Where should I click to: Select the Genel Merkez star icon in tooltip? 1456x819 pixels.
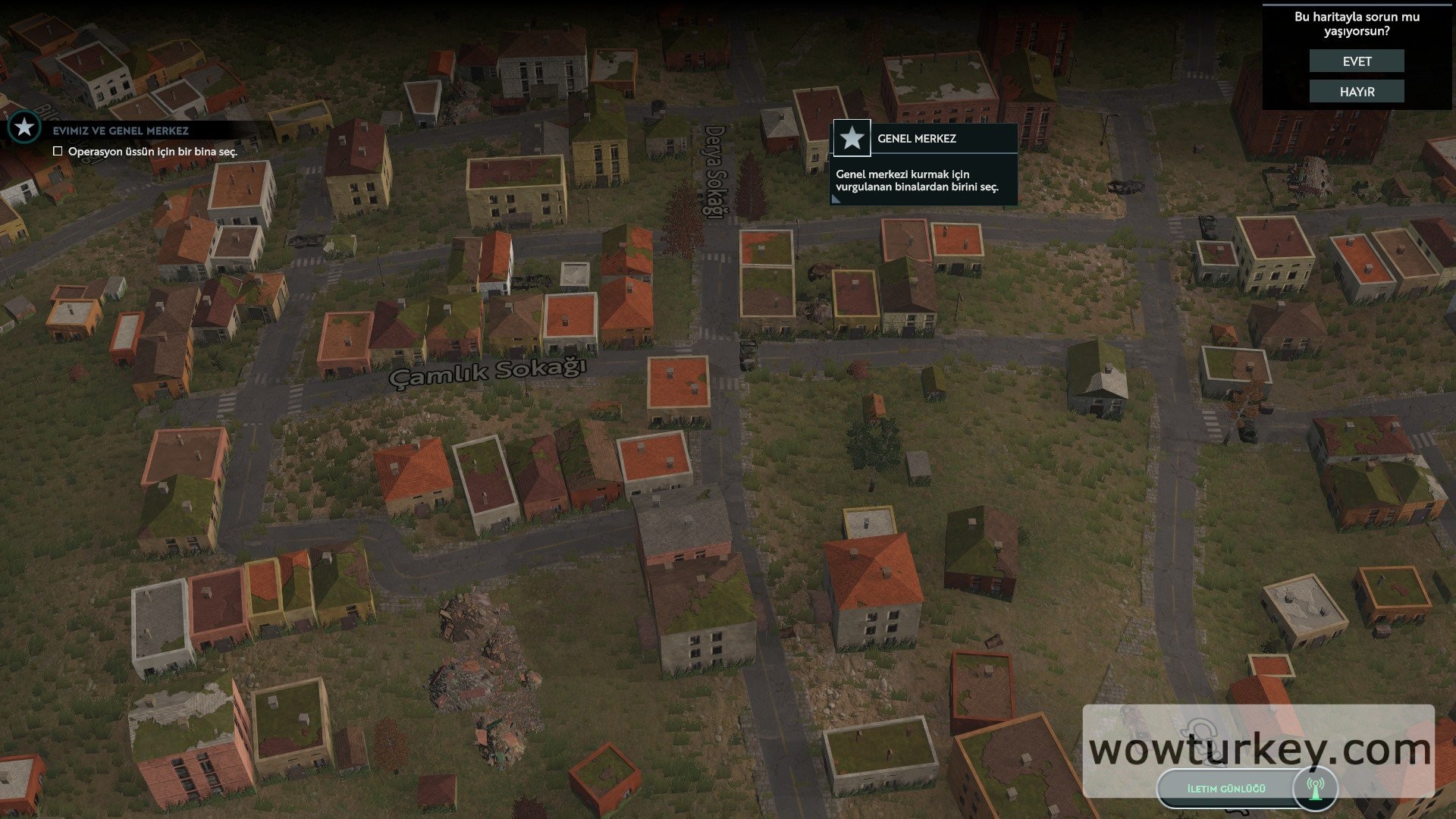tap(852, 139)
